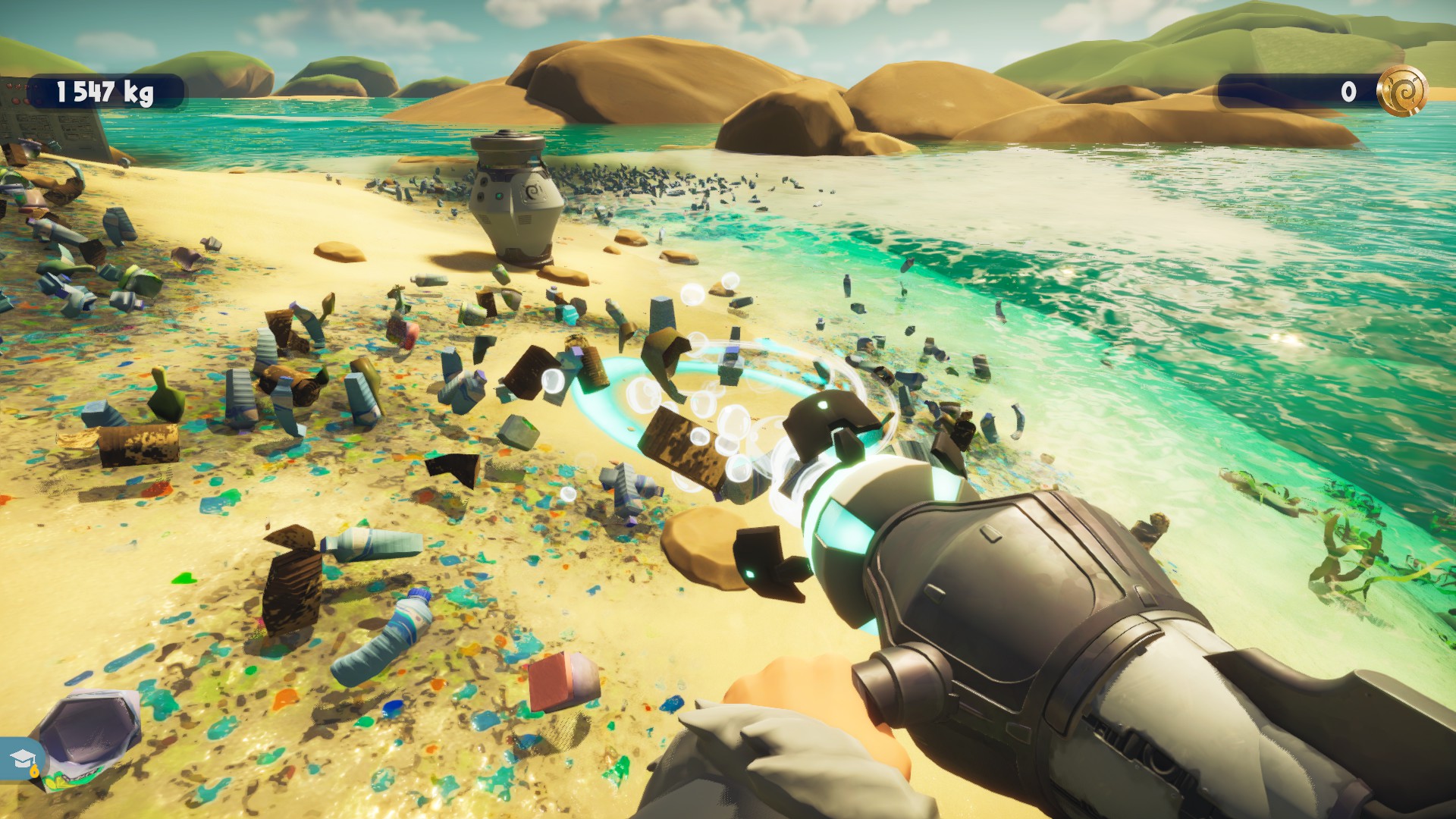Screen dimensions: 1456x819
Task: Click the number 6 badge on the cap icon
Action: pos(34,770)
